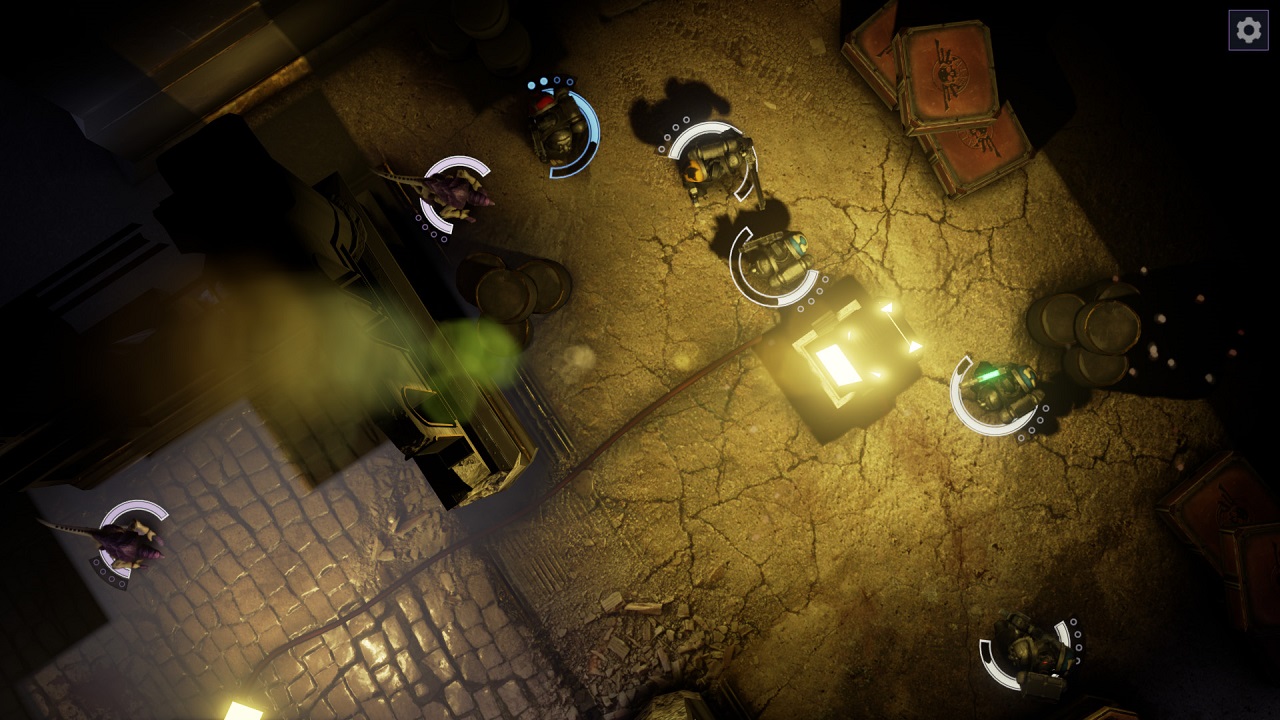Target the purple Tyranid near the barrels

(x=455, y=192)
